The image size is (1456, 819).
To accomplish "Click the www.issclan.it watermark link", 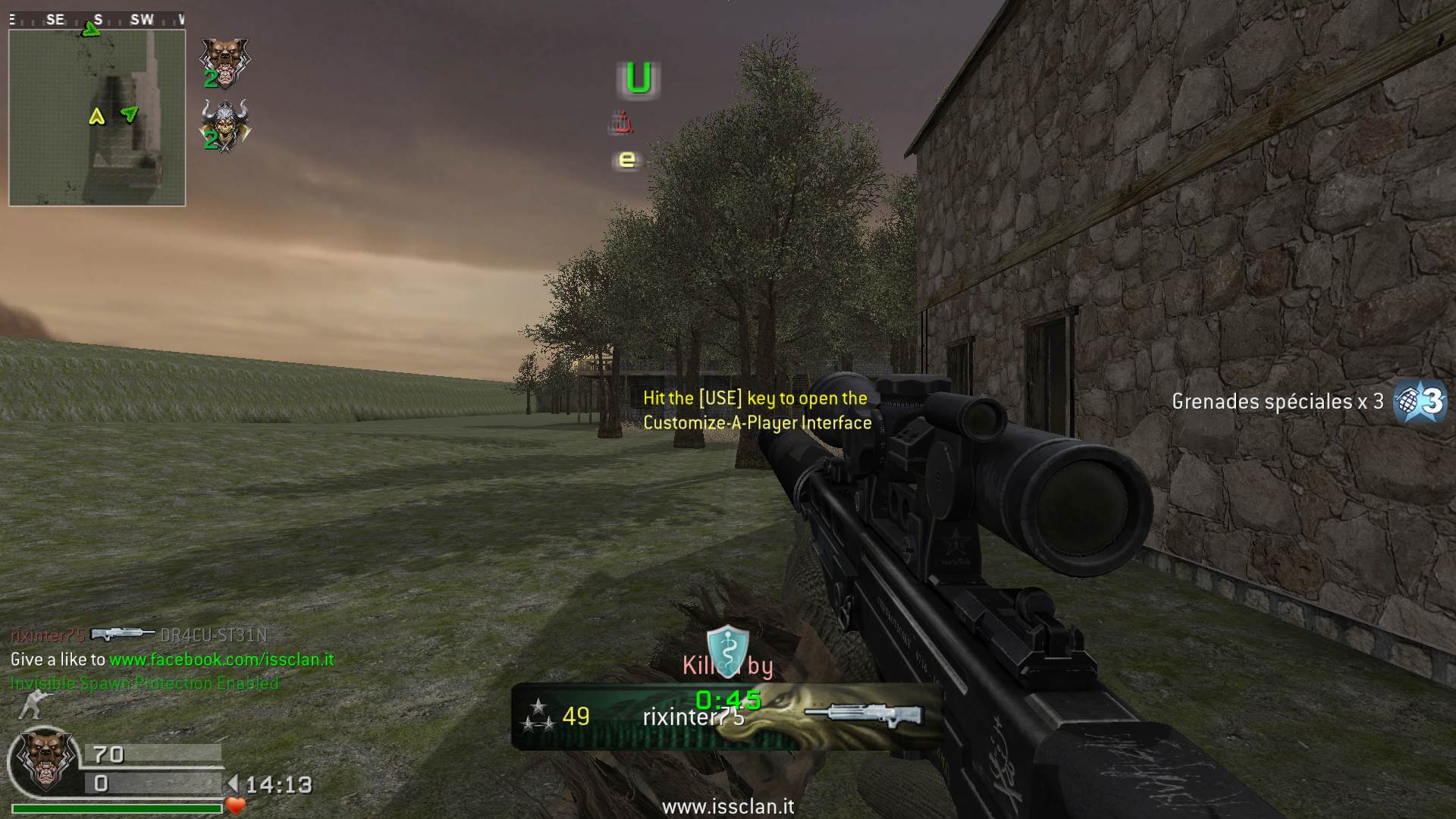I will (x=728, y=806).
